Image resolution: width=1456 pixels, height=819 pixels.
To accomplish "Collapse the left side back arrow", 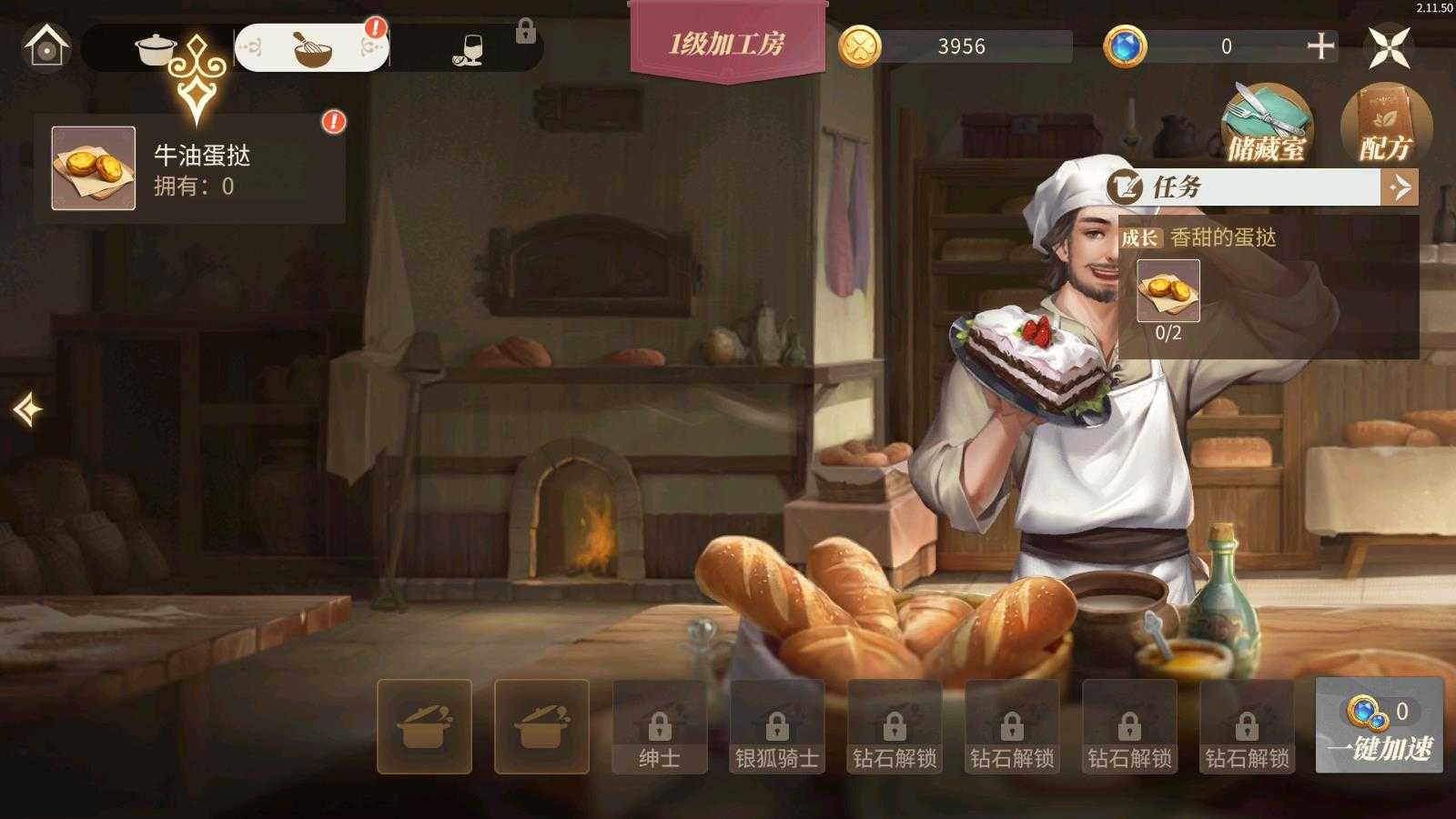I will point(27,409).
